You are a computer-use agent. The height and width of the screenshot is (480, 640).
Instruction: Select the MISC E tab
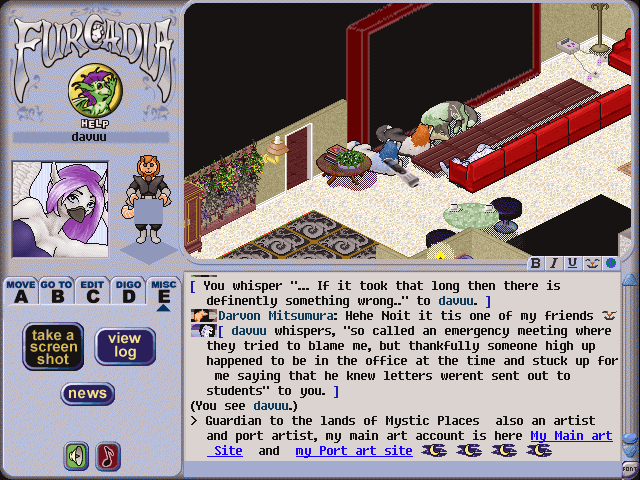coord(163,291)
